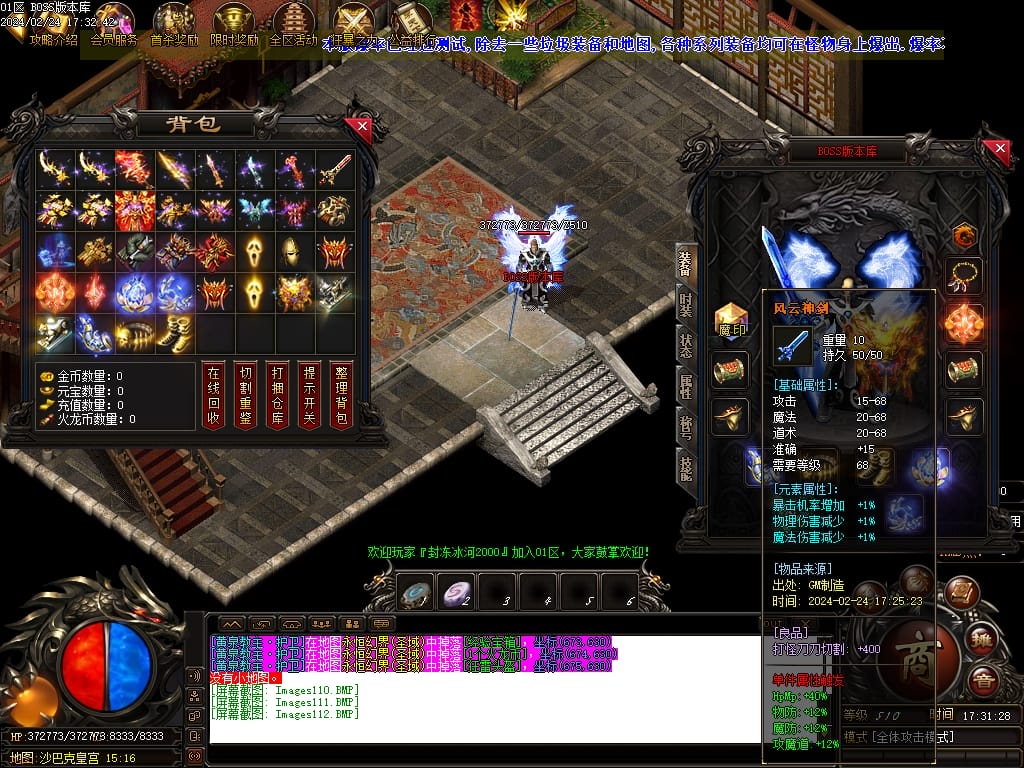The image size is (1024, 768).
Task: Click the 在线回收 button
Action: click(212, 394)
